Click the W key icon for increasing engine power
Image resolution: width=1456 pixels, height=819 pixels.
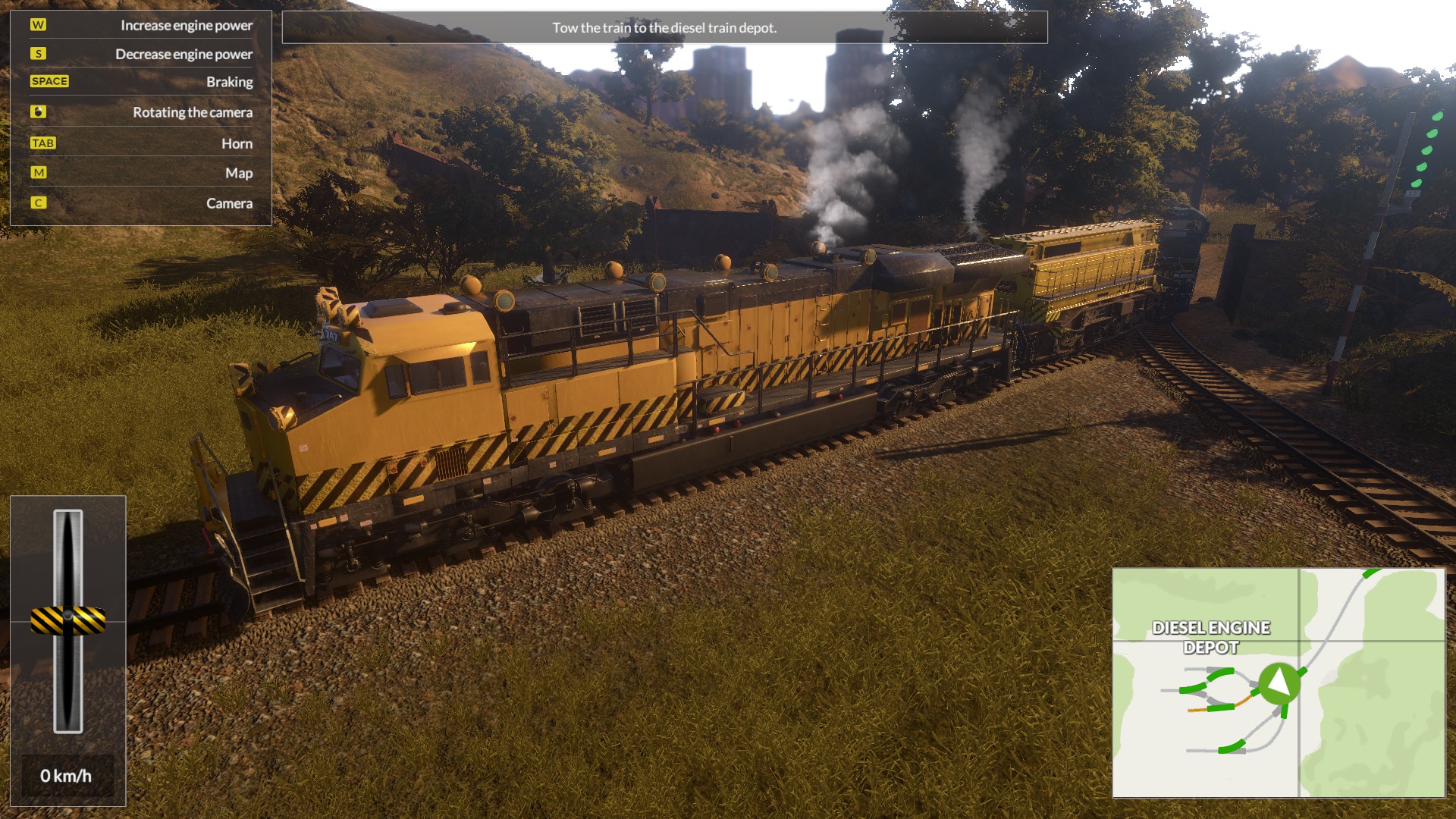(x=39, y=24)
